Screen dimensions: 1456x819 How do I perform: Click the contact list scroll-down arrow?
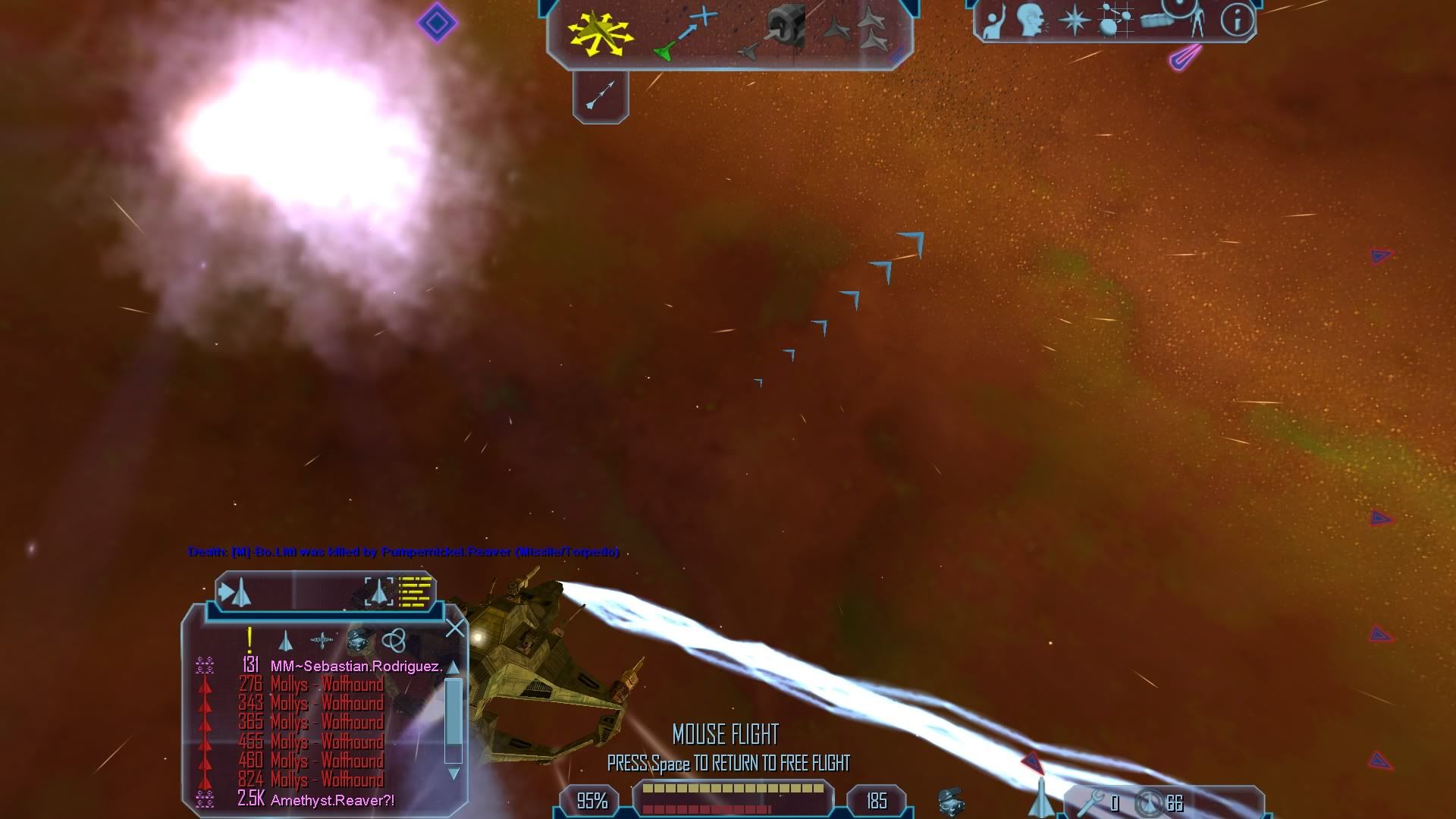(x=453, y=773)
